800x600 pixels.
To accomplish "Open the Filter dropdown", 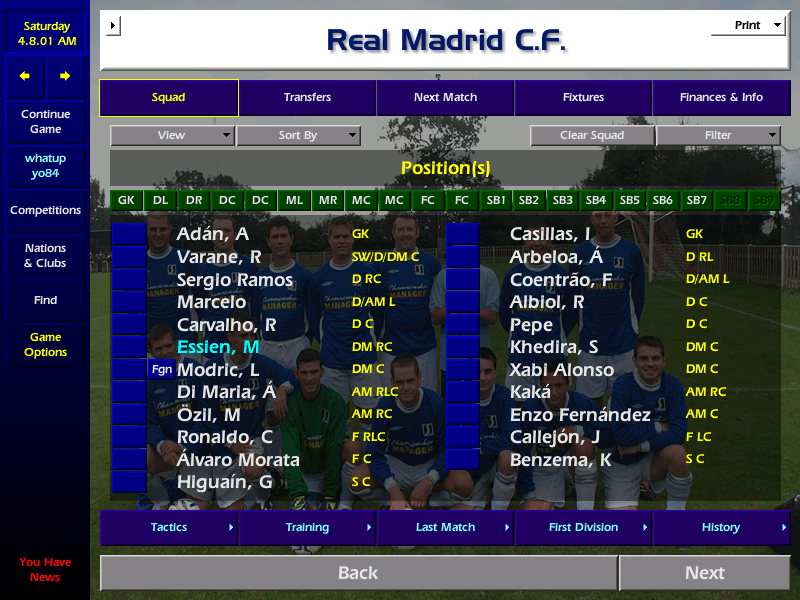I will (x=718, y=135).
